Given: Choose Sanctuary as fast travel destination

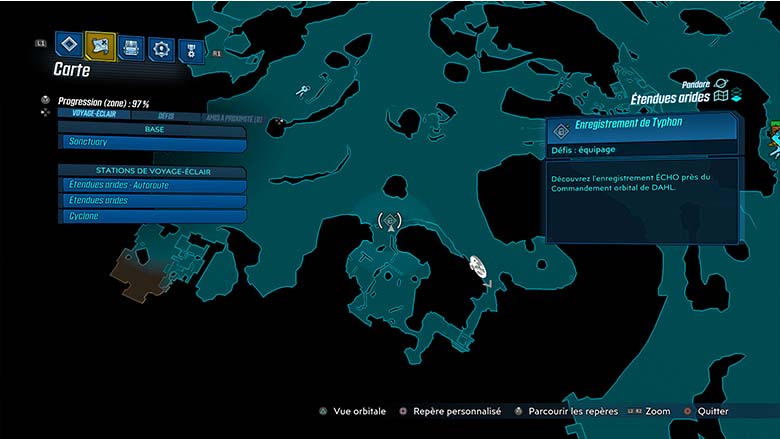Looking at the screenshot, I should click(x=153, y=142).
